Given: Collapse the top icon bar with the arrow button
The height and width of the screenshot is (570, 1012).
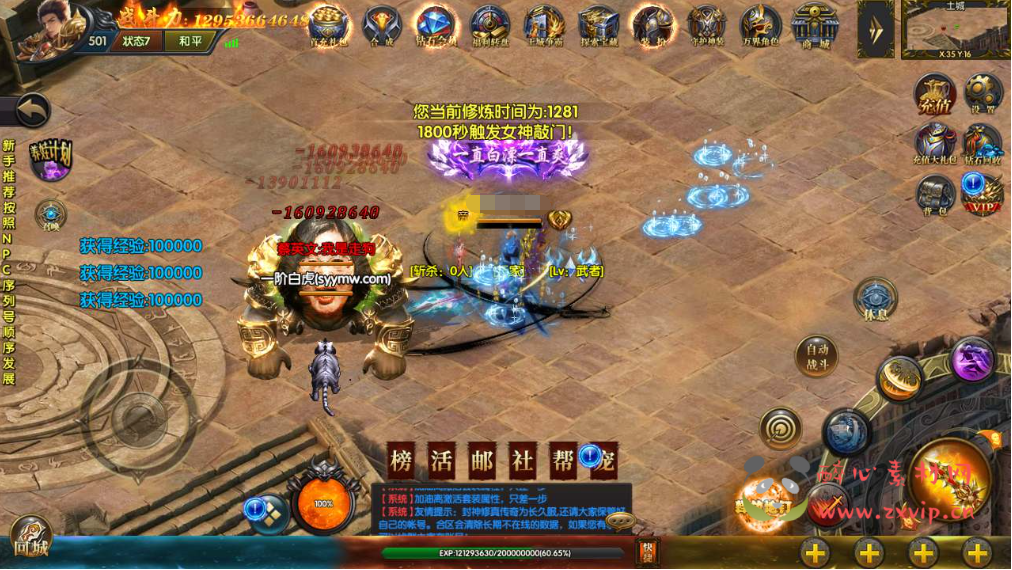Looking at the screenshot, I should [876, 28].
